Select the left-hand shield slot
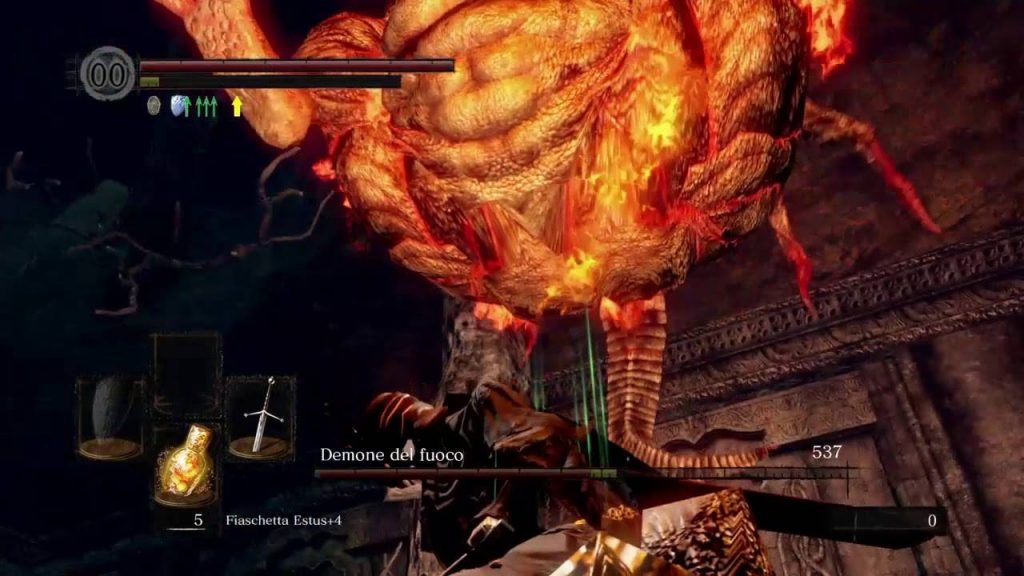Image resolution: width=1024 pixels, height=576 pixels. pos(111,417)
